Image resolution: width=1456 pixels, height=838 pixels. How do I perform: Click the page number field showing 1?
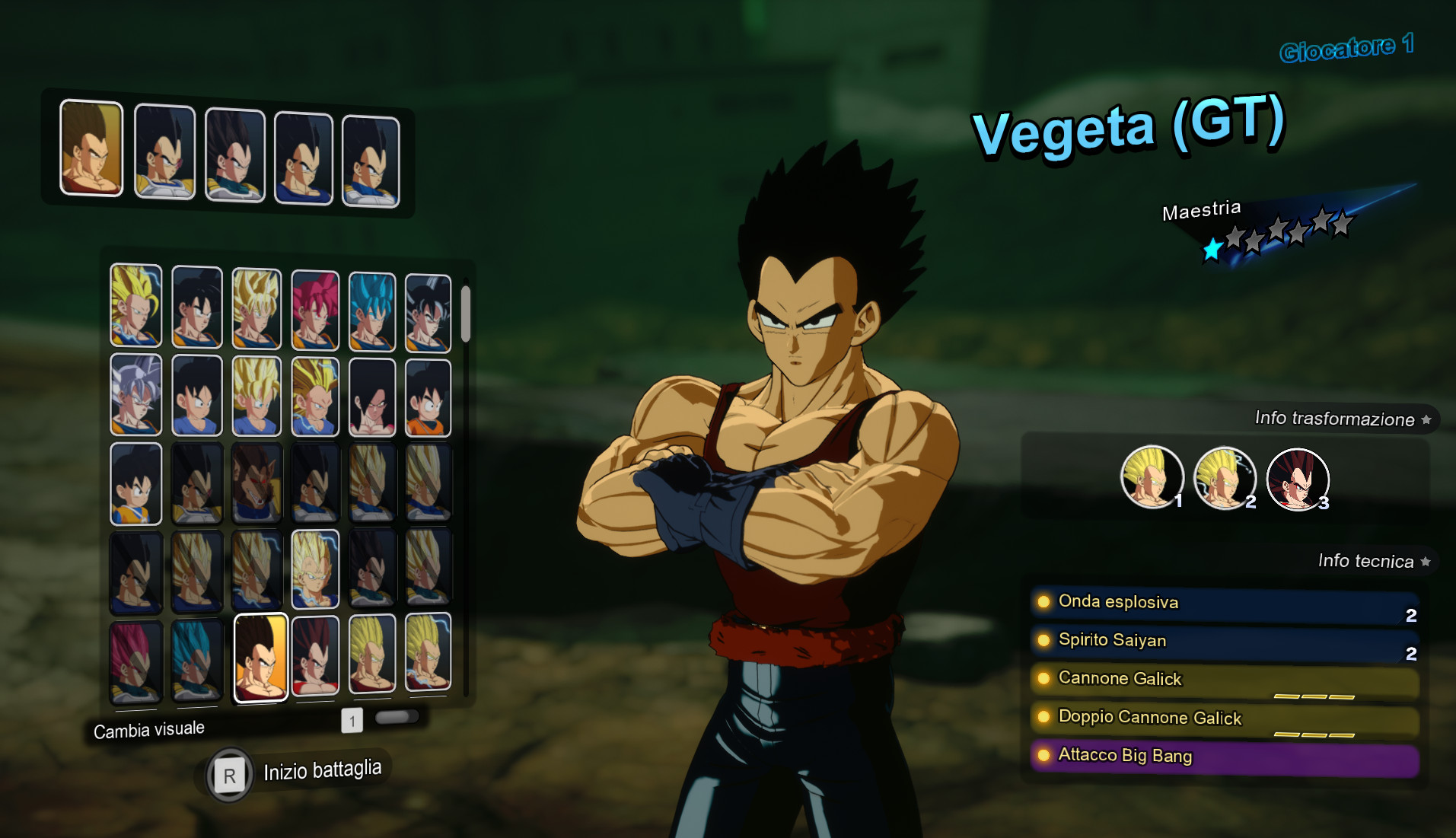(x=352, y=720)
